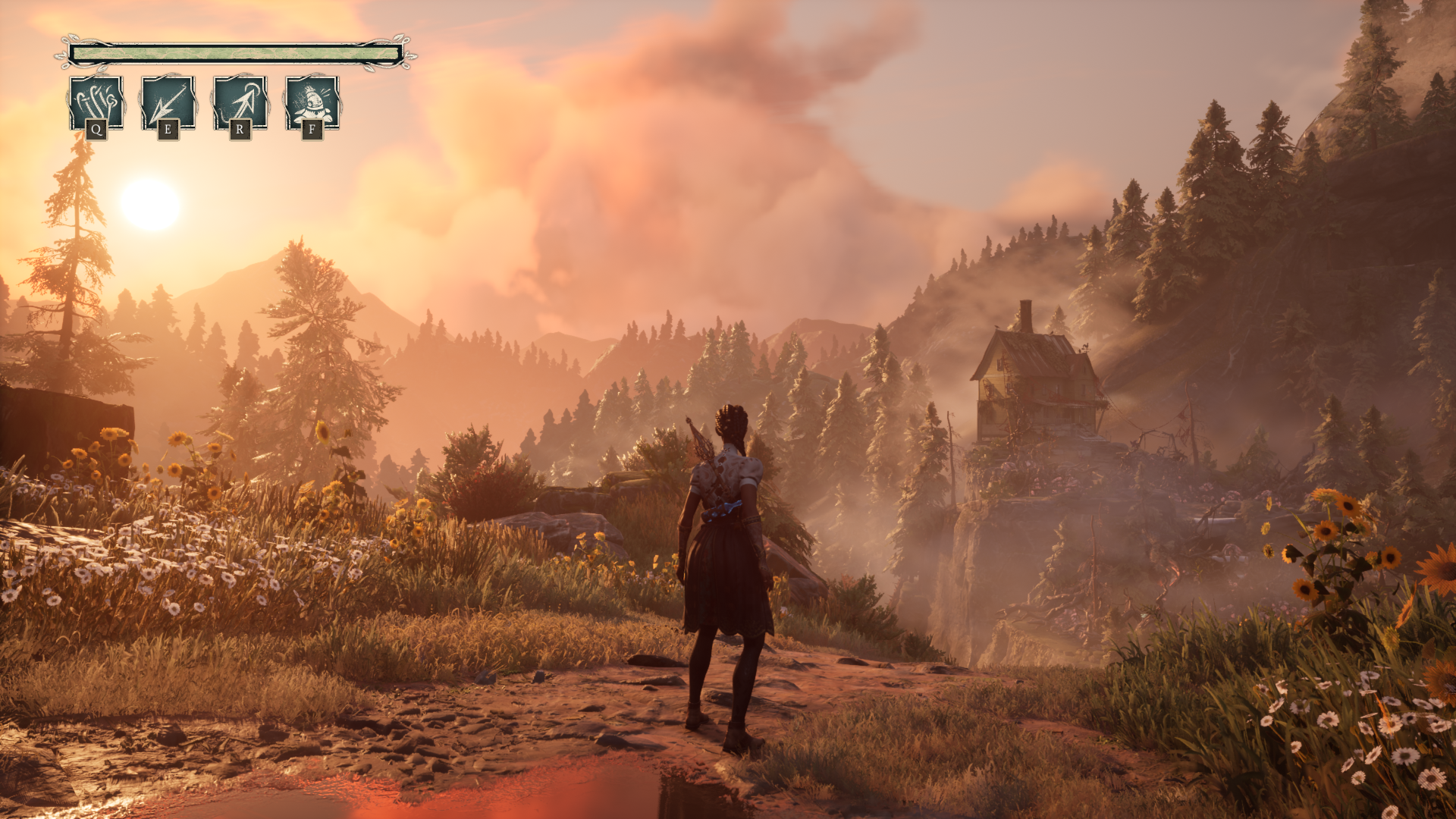Use the downward-pointing arrow ability
Viewport: 1456px width, 819px height.
point(168,103)
